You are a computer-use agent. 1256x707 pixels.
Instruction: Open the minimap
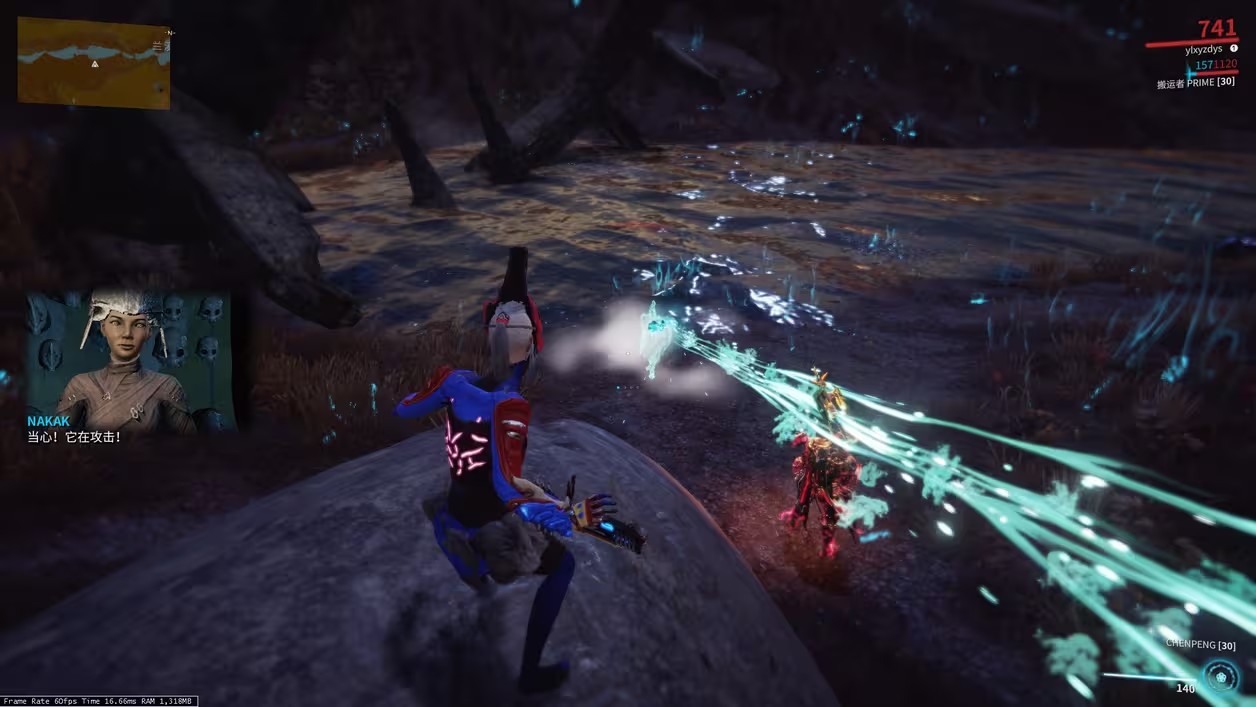(94, 62)
